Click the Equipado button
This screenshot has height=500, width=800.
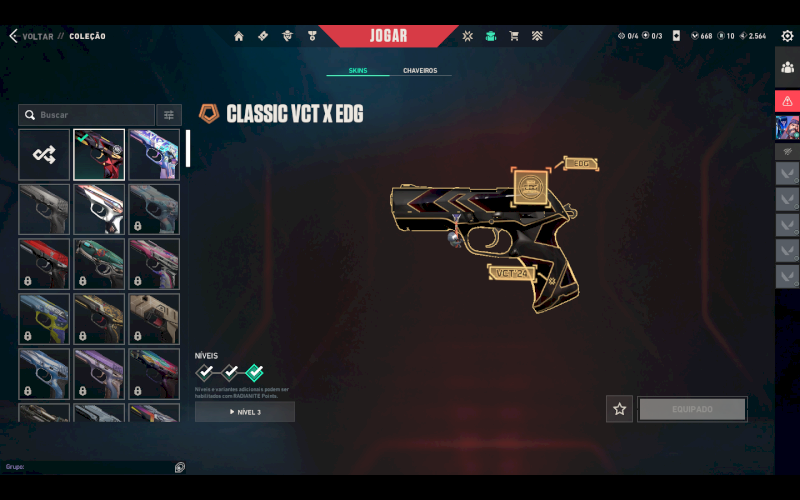point(692,409)
